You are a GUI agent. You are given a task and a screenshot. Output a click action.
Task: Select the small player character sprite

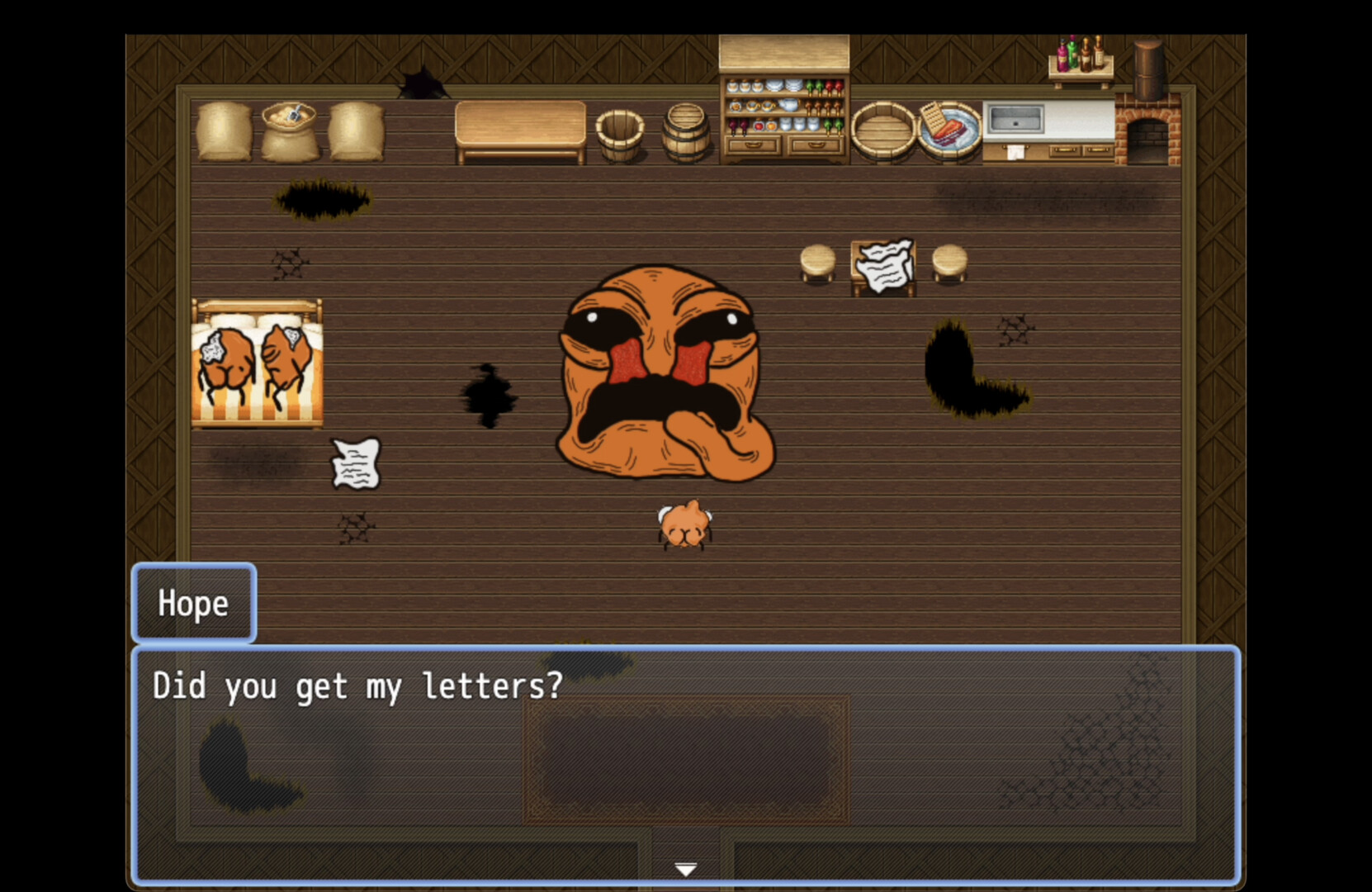[x=684, y=526]
